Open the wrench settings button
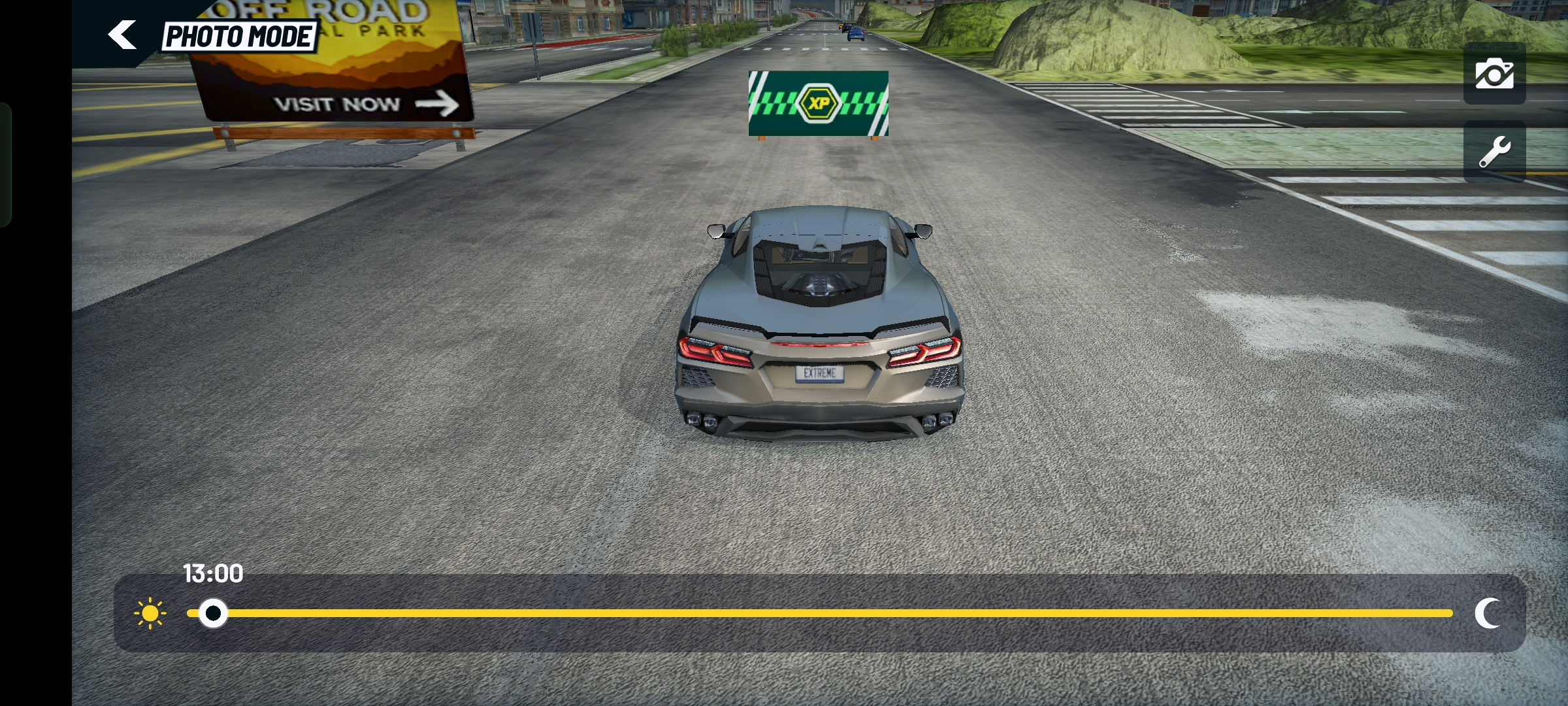The height and width of the screenshot is (706, 1568). click(x=1494, y=152)
